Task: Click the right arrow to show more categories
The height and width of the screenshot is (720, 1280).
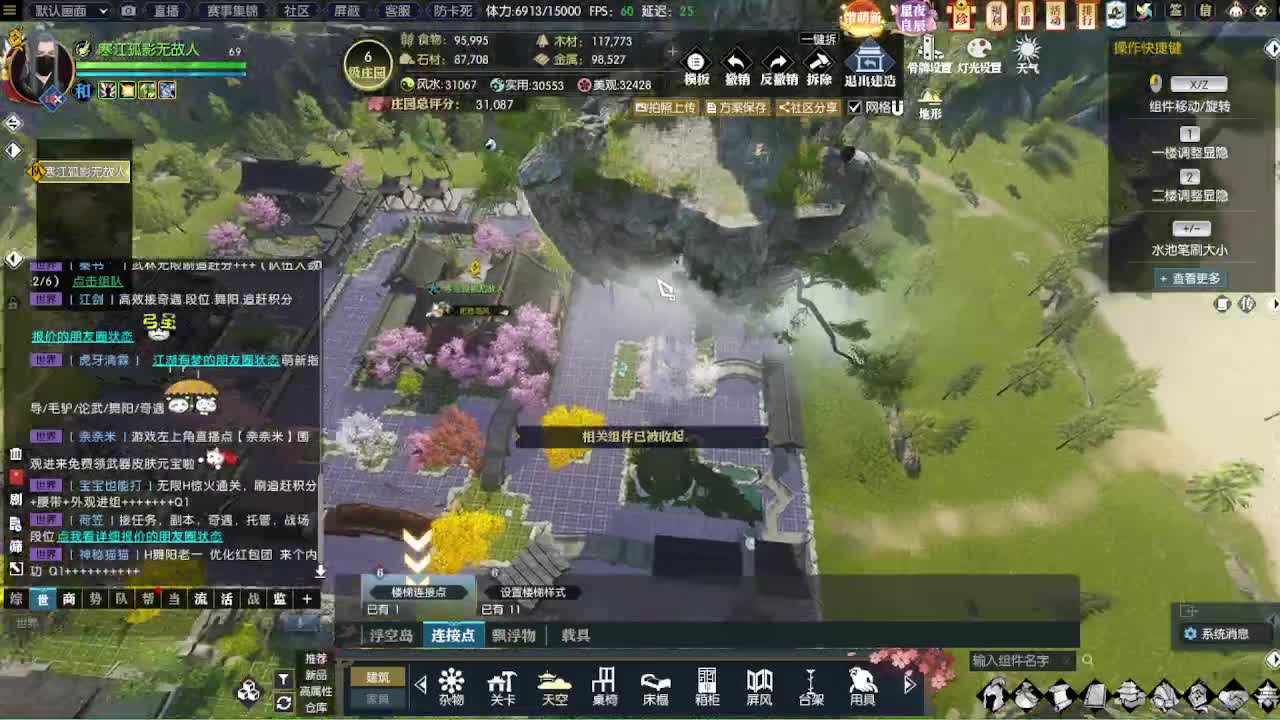Action: 908,685
